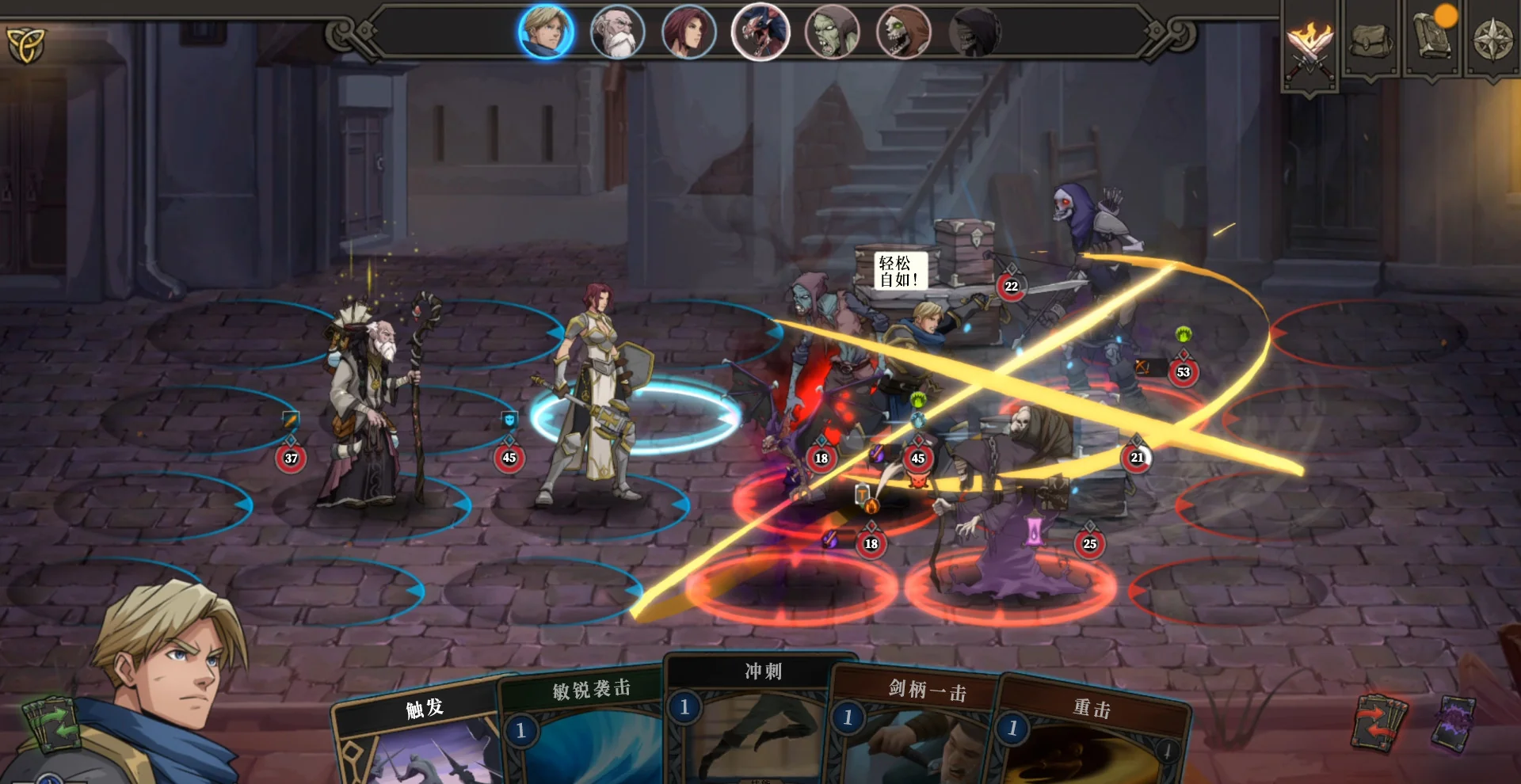
Task: Open the flaming crossed swords menu
Action: [1309, 44]
